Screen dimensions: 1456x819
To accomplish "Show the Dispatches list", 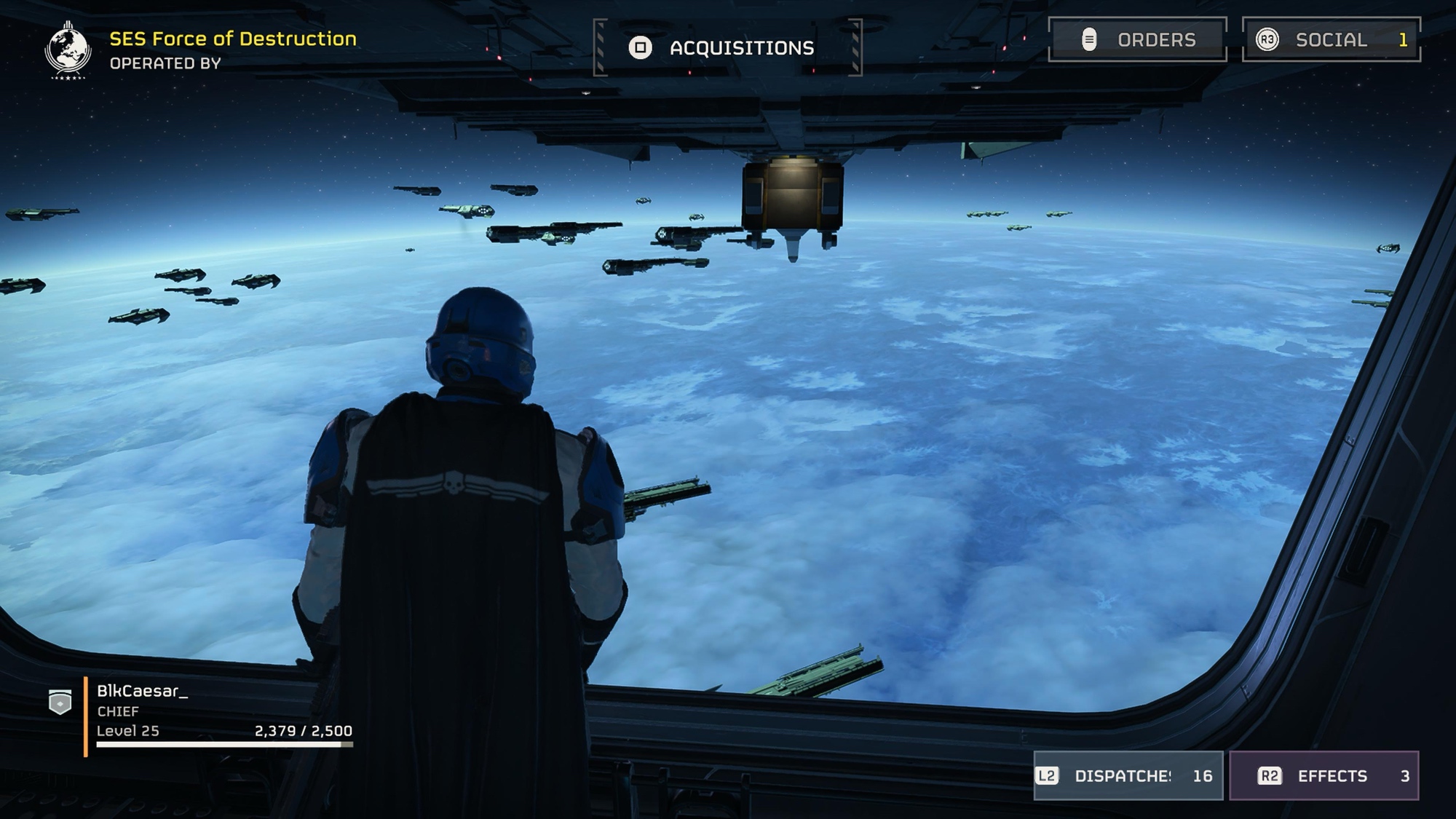I will click(x=1128, y=776).
